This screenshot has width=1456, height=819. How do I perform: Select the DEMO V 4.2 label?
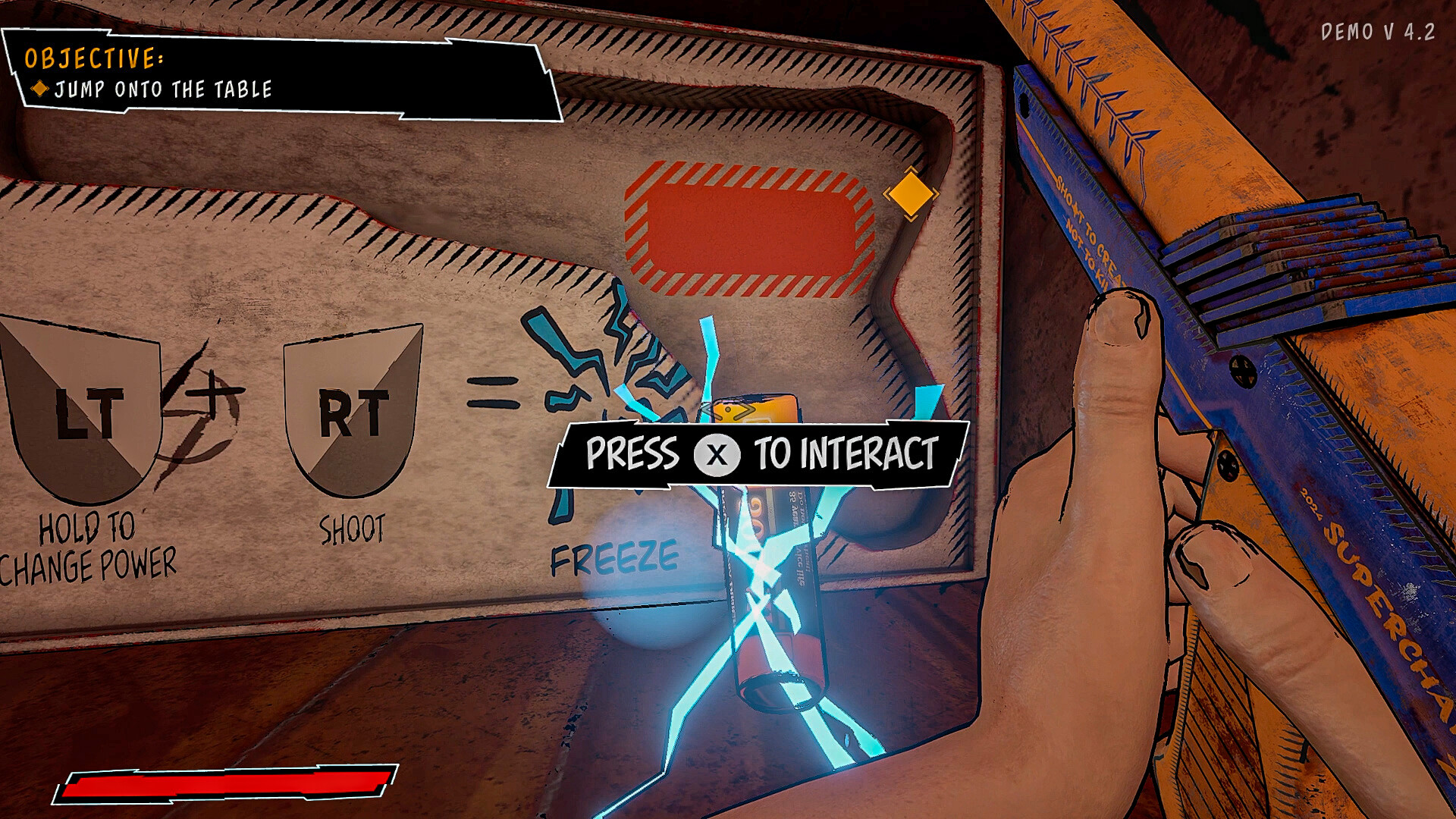pos(1378,32)
